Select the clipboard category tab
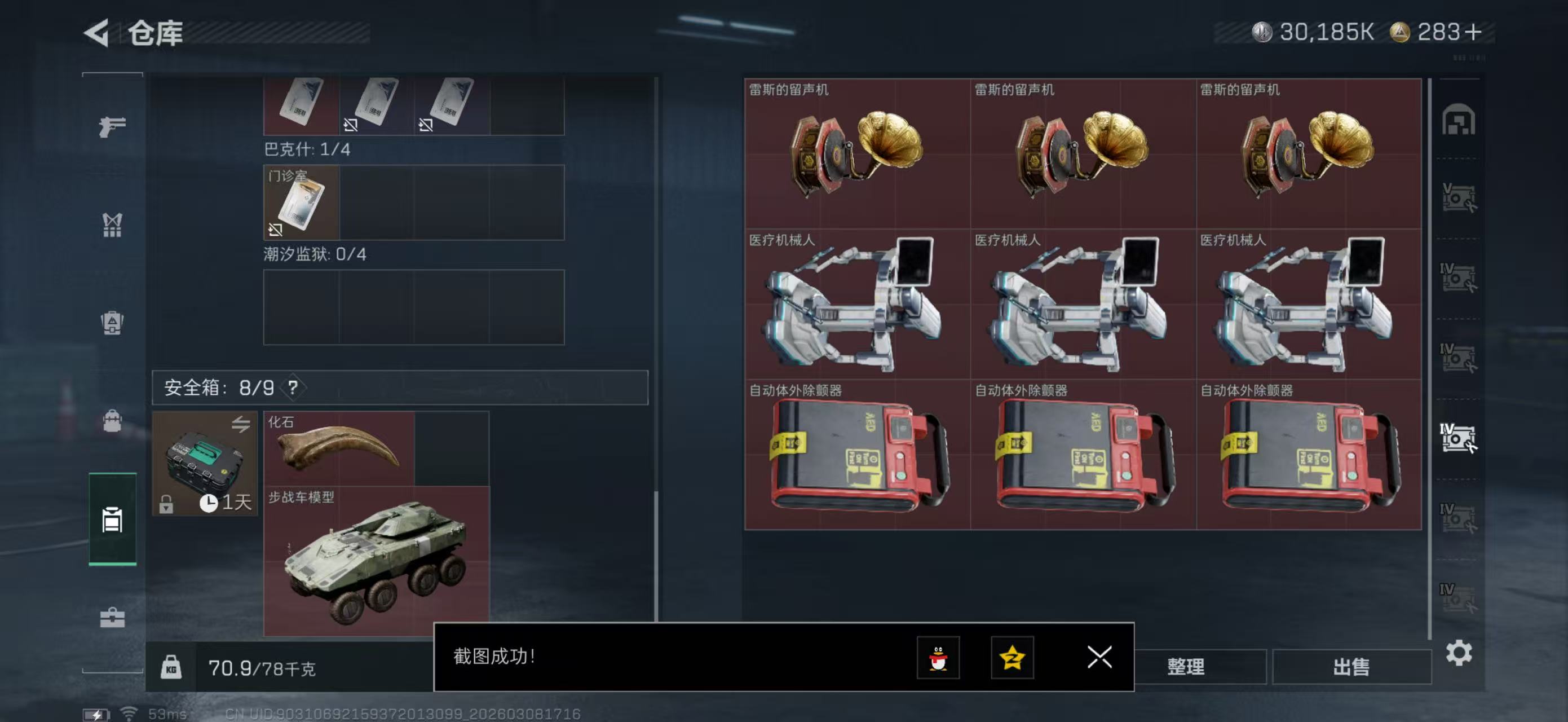This screenshot has height=722, width=1568. coord(113,520)
